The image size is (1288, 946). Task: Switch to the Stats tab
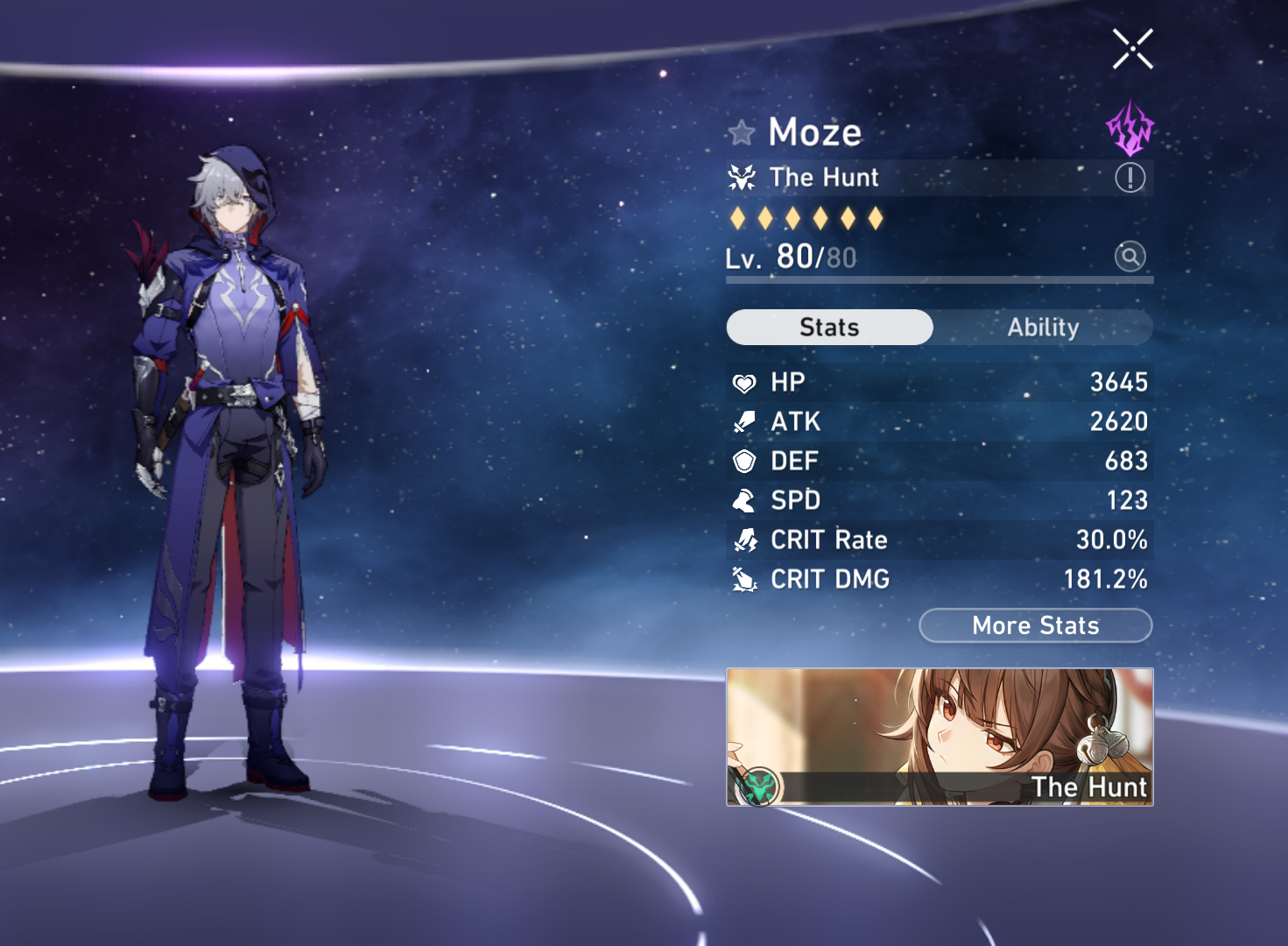828,327
